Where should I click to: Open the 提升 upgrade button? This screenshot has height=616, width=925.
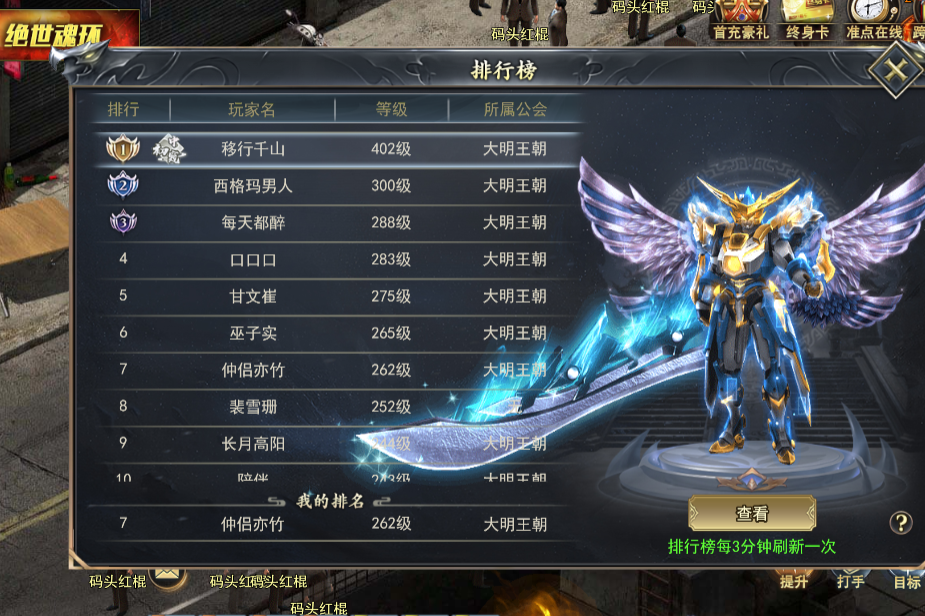click(x=794, y=580)
